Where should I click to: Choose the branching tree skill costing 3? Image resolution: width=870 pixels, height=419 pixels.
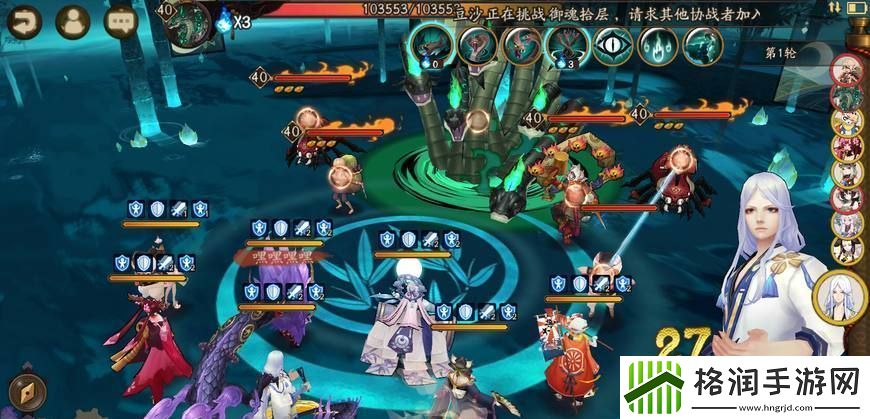(566, 45)
